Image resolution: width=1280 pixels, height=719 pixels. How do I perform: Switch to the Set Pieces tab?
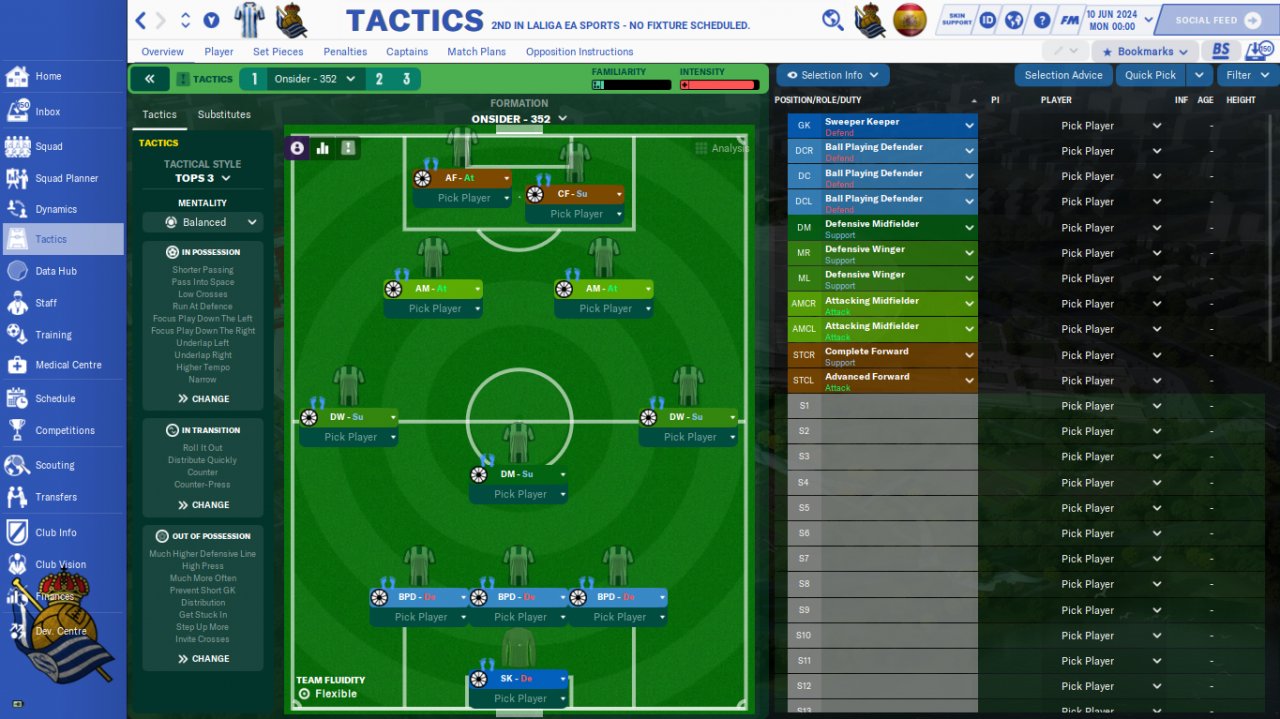click(x=278, y=52)
